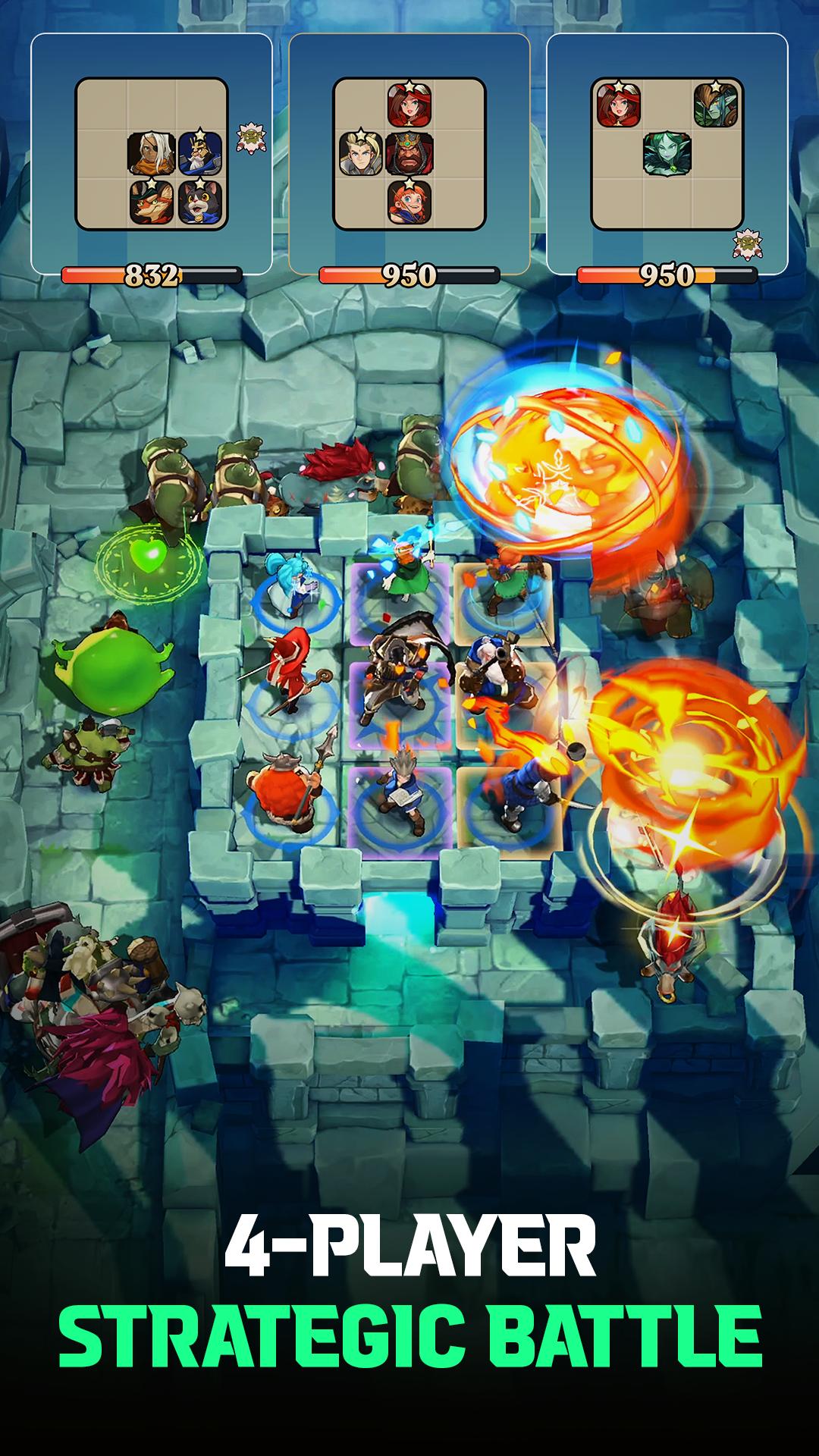The height and width of the screenshot is (1456, 819).
Task: Select the white-haired eyepatch hero portrait
Action: pos(152,154)
